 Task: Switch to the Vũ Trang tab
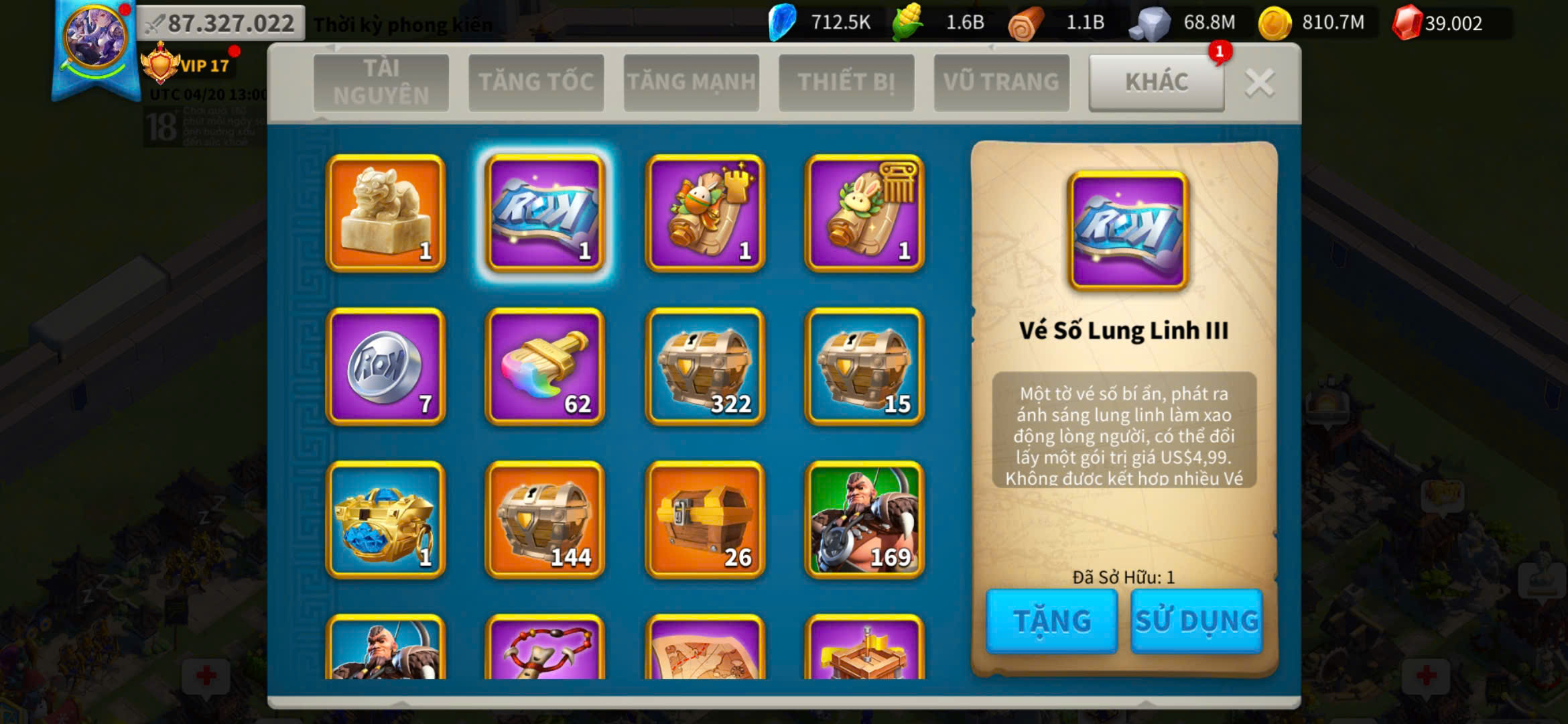coord(1001,82)
